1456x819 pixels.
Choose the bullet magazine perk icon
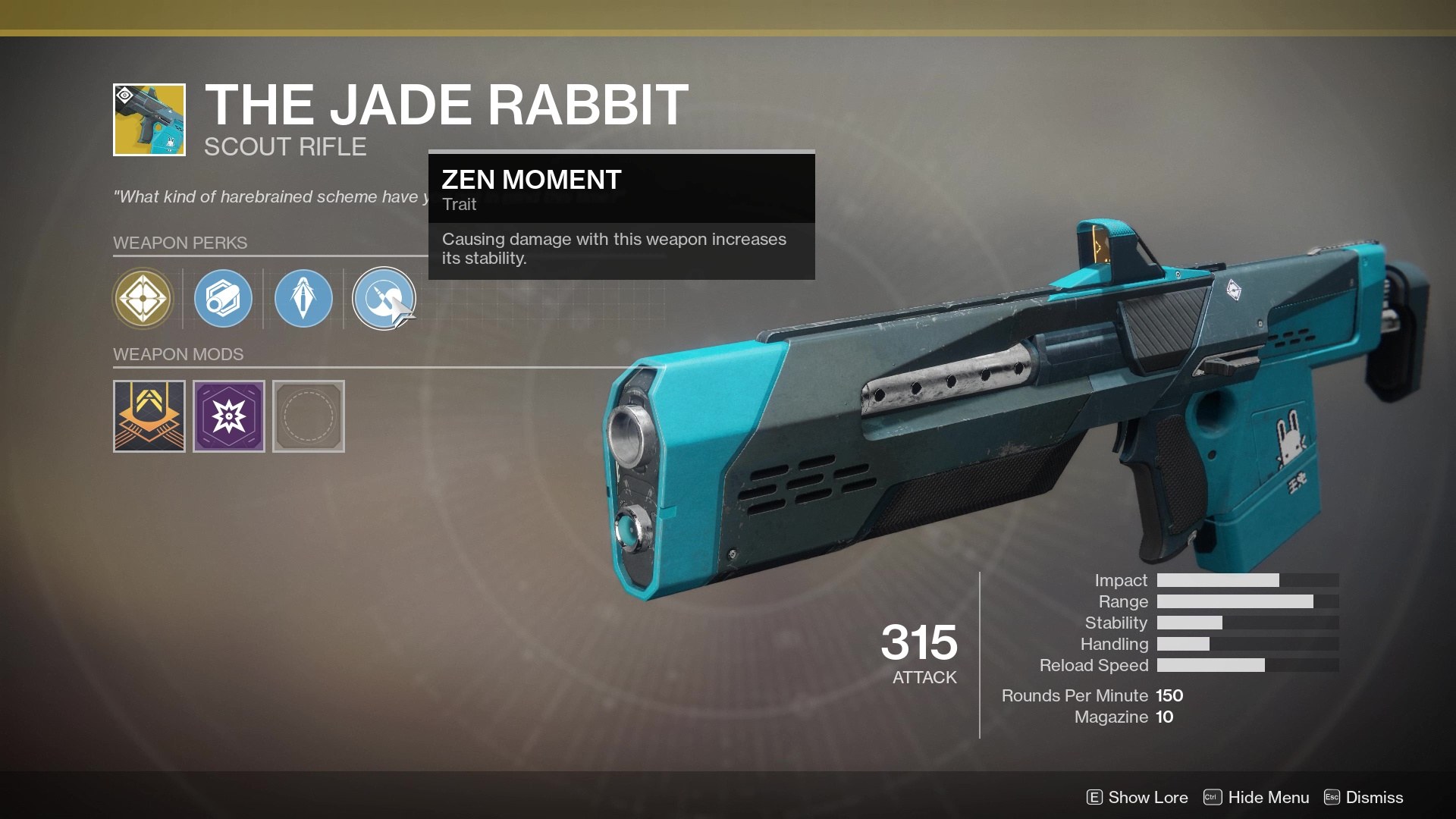(303, 299)
